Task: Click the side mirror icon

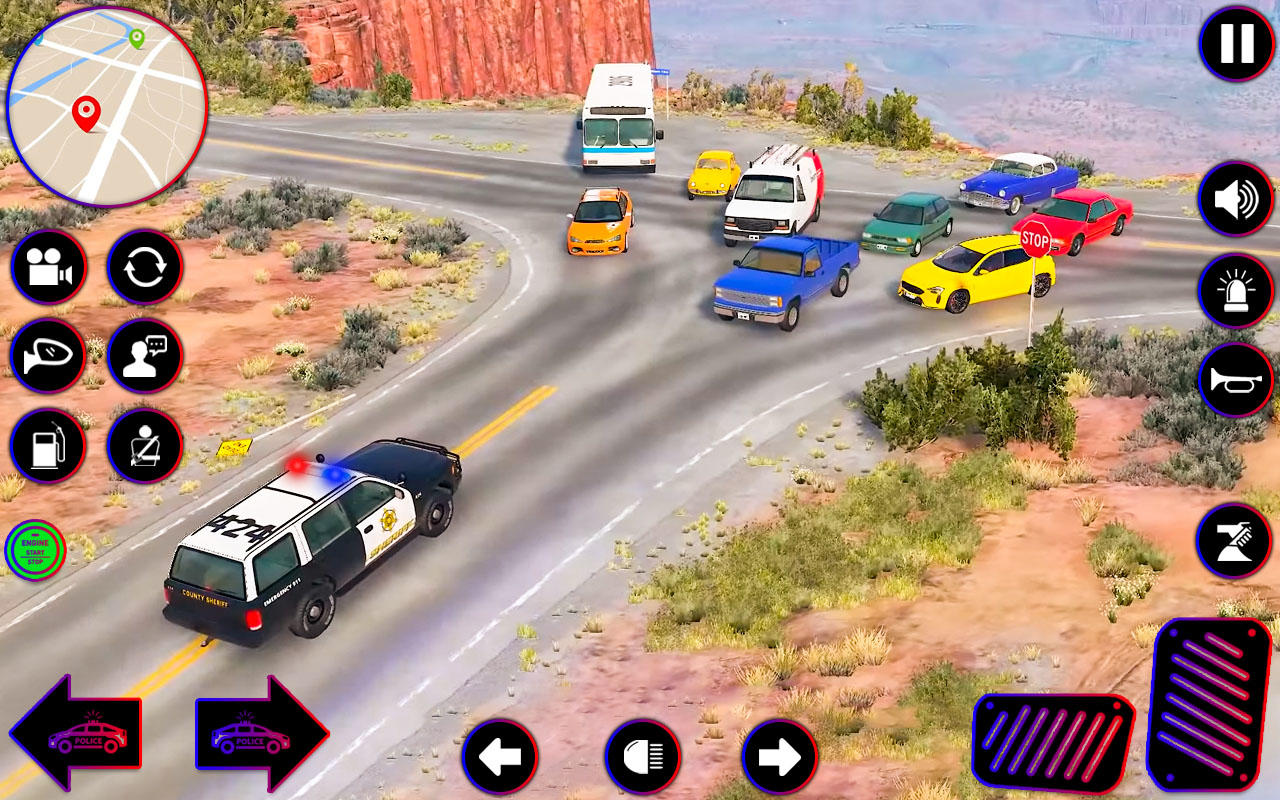Action: 47,357
